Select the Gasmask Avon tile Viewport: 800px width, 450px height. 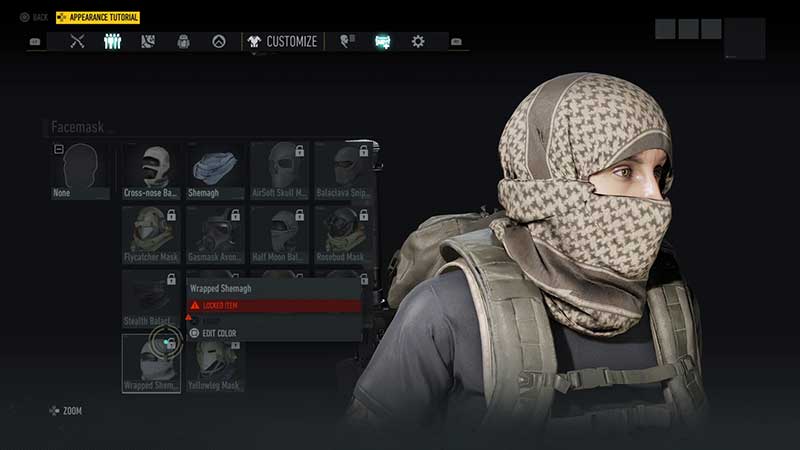(215, 234)
